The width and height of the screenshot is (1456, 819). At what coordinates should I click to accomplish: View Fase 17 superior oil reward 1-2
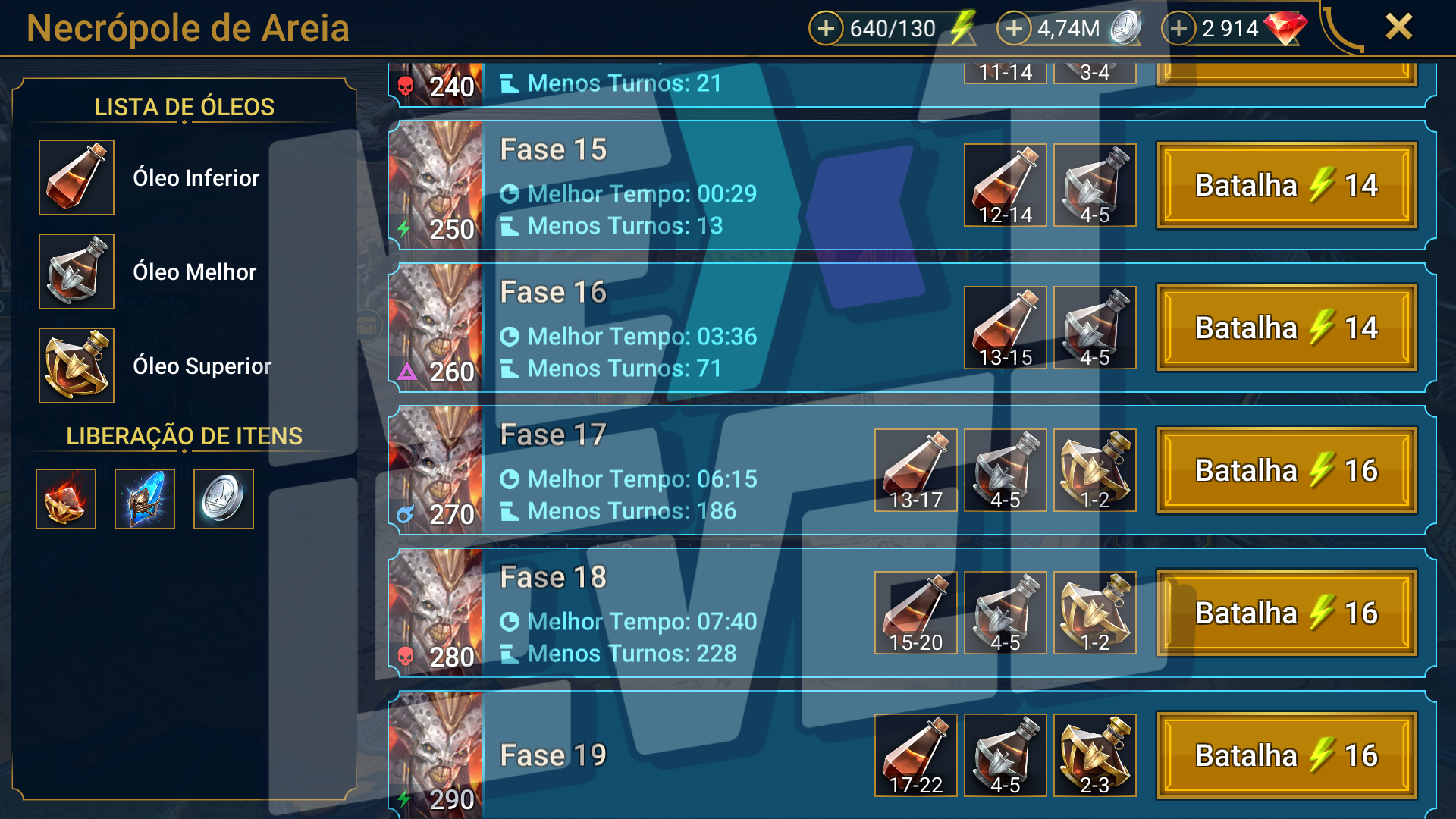pyautogui.click(x=1094, y=470)
